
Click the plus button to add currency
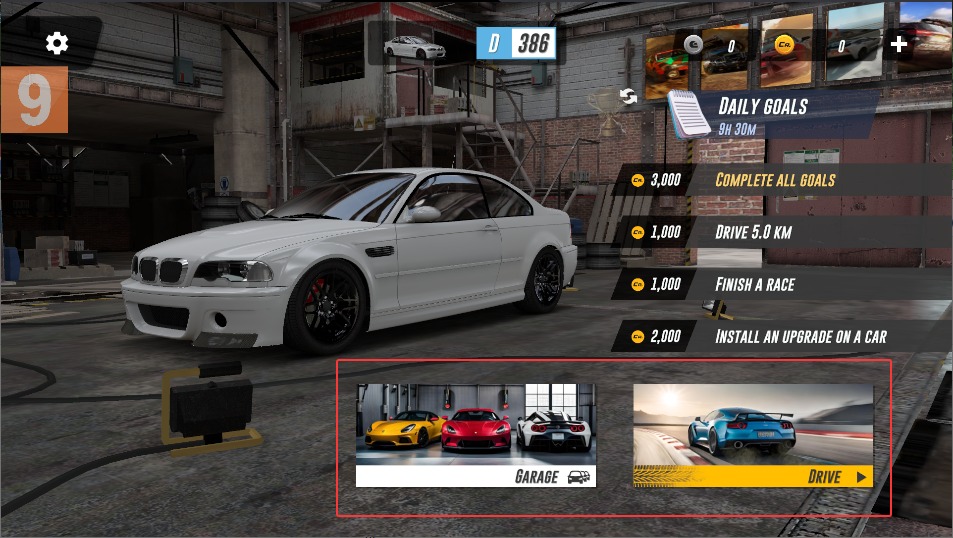[x=898, y=44]
